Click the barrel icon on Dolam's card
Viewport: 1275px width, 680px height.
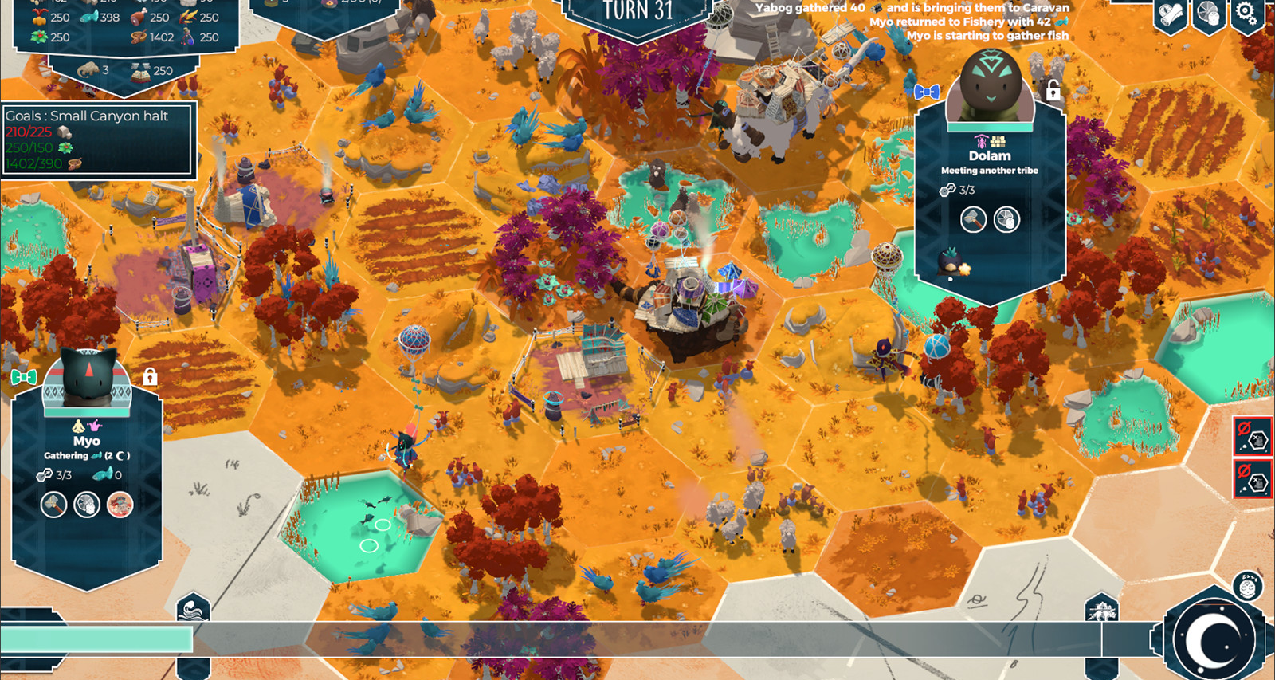[1007, 220]
